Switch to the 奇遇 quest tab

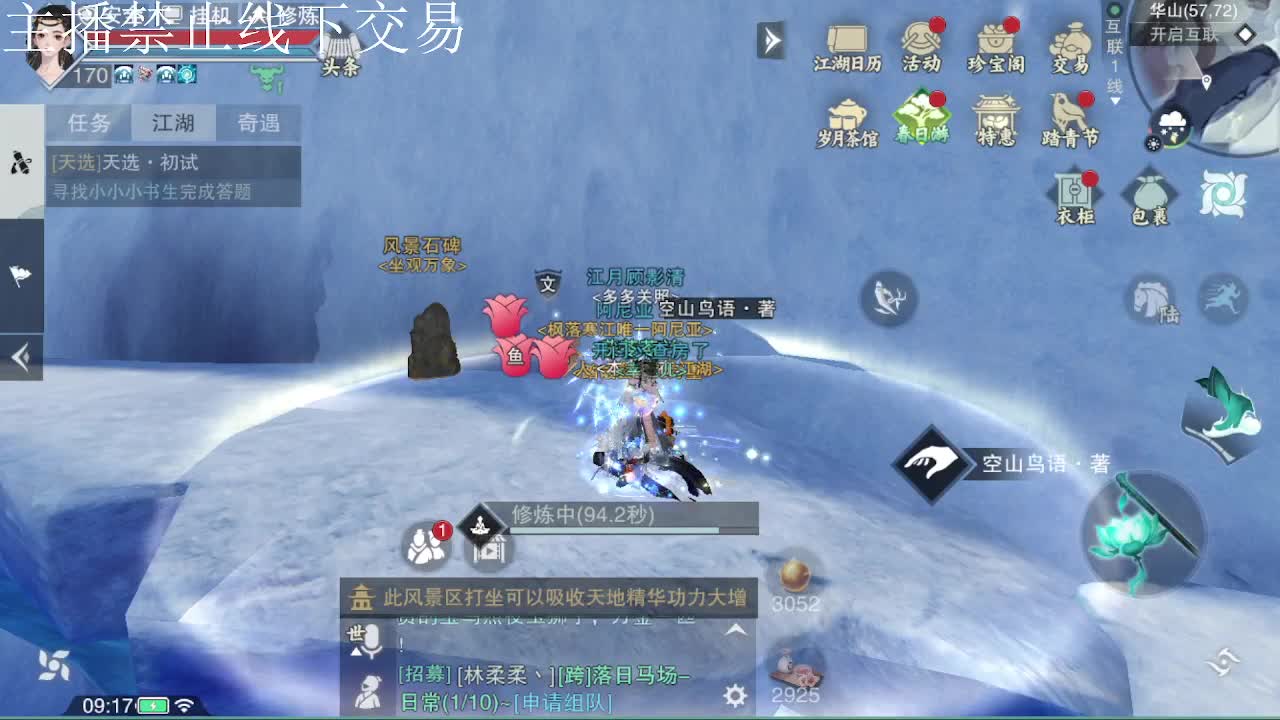click(260, 122)
